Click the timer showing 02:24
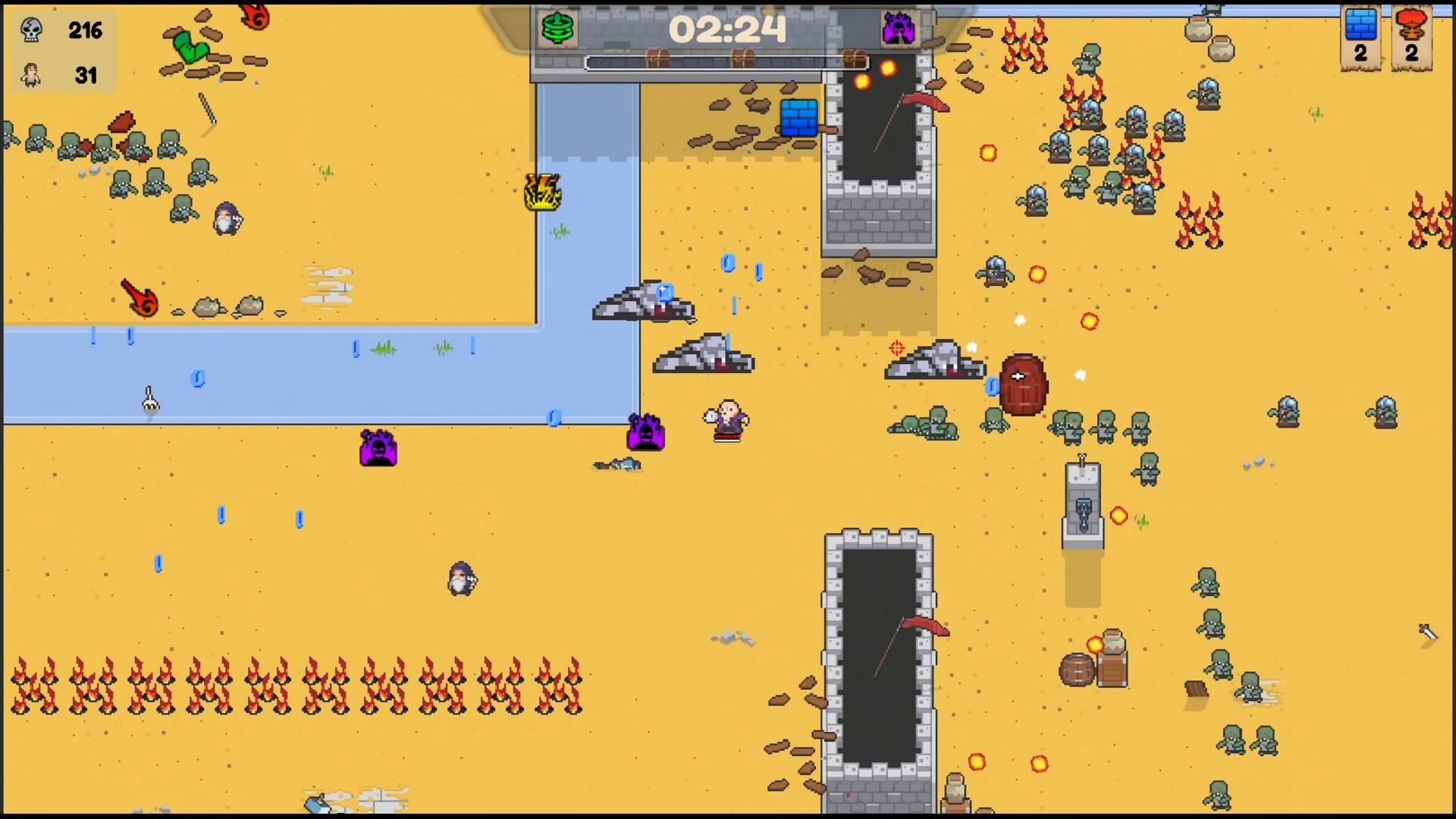The width and height of the screenshot is (1456, 819). [x=728, y=29]
